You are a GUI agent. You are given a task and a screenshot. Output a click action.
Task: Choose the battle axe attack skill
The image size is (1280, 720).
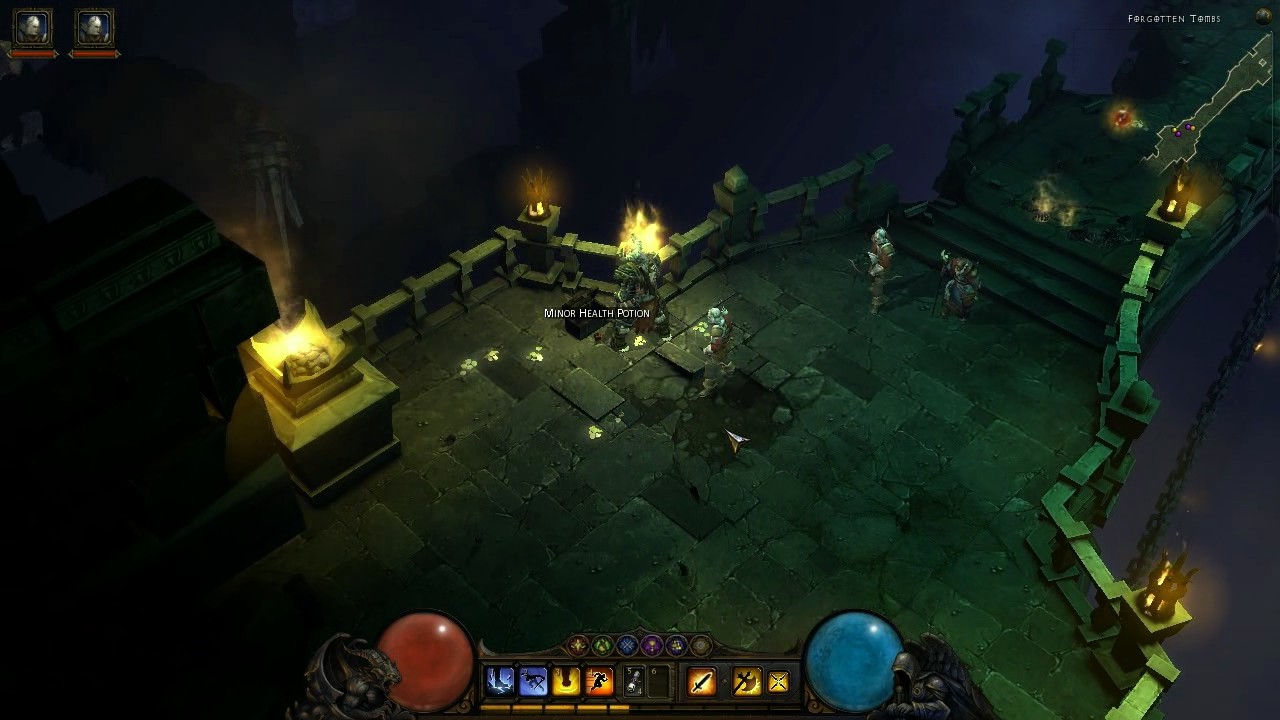tap(746, 682)
